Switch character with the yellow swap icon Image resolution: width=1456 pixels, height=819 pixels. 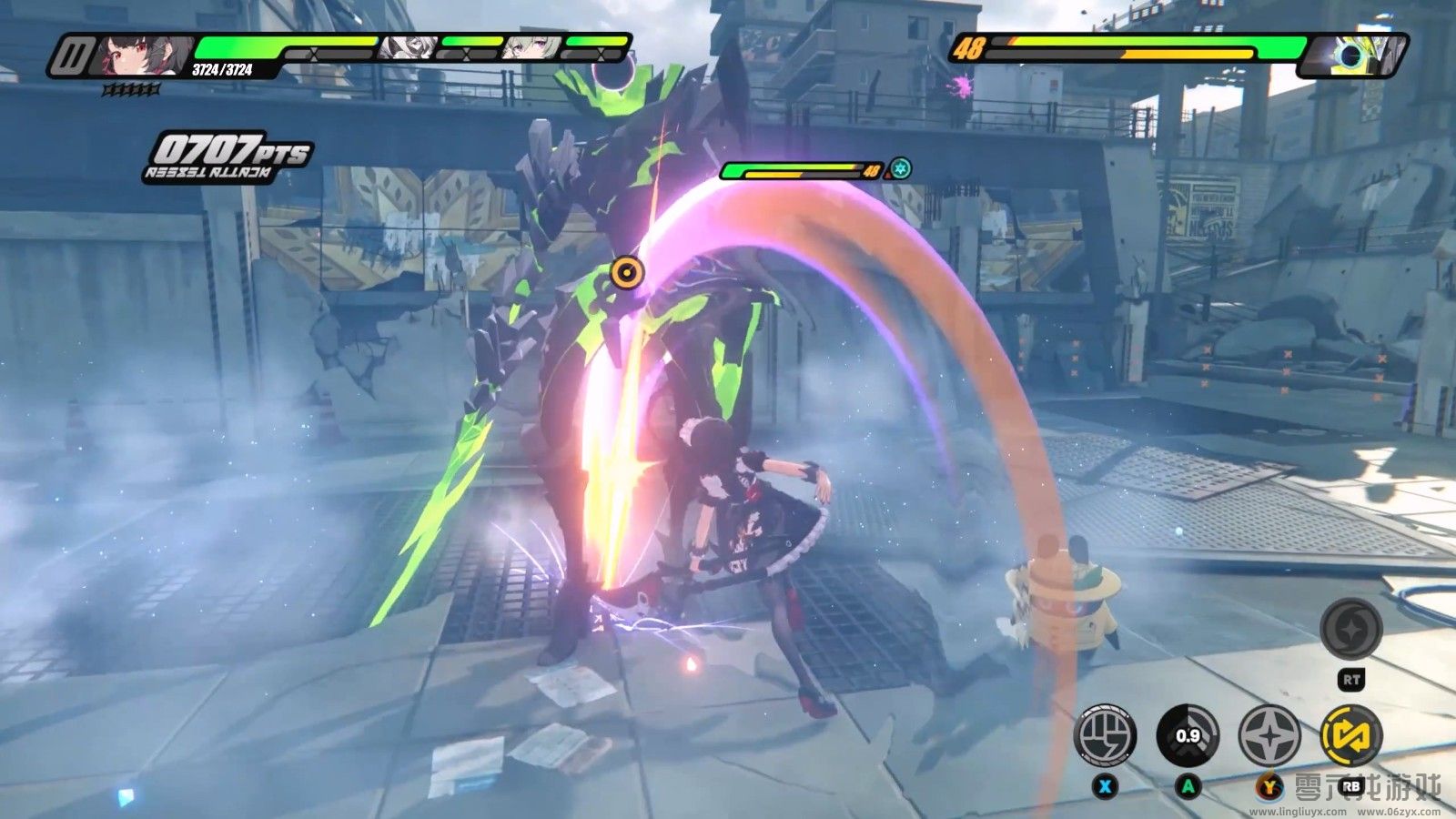click(x=1351, y=735)
